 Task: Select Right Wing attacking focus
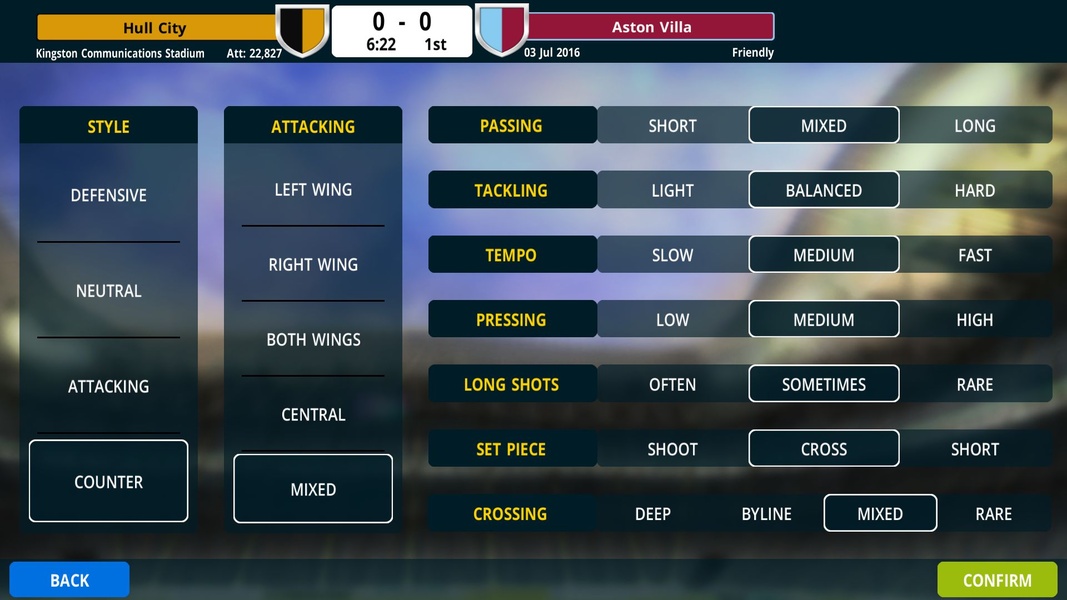(313, 264)
